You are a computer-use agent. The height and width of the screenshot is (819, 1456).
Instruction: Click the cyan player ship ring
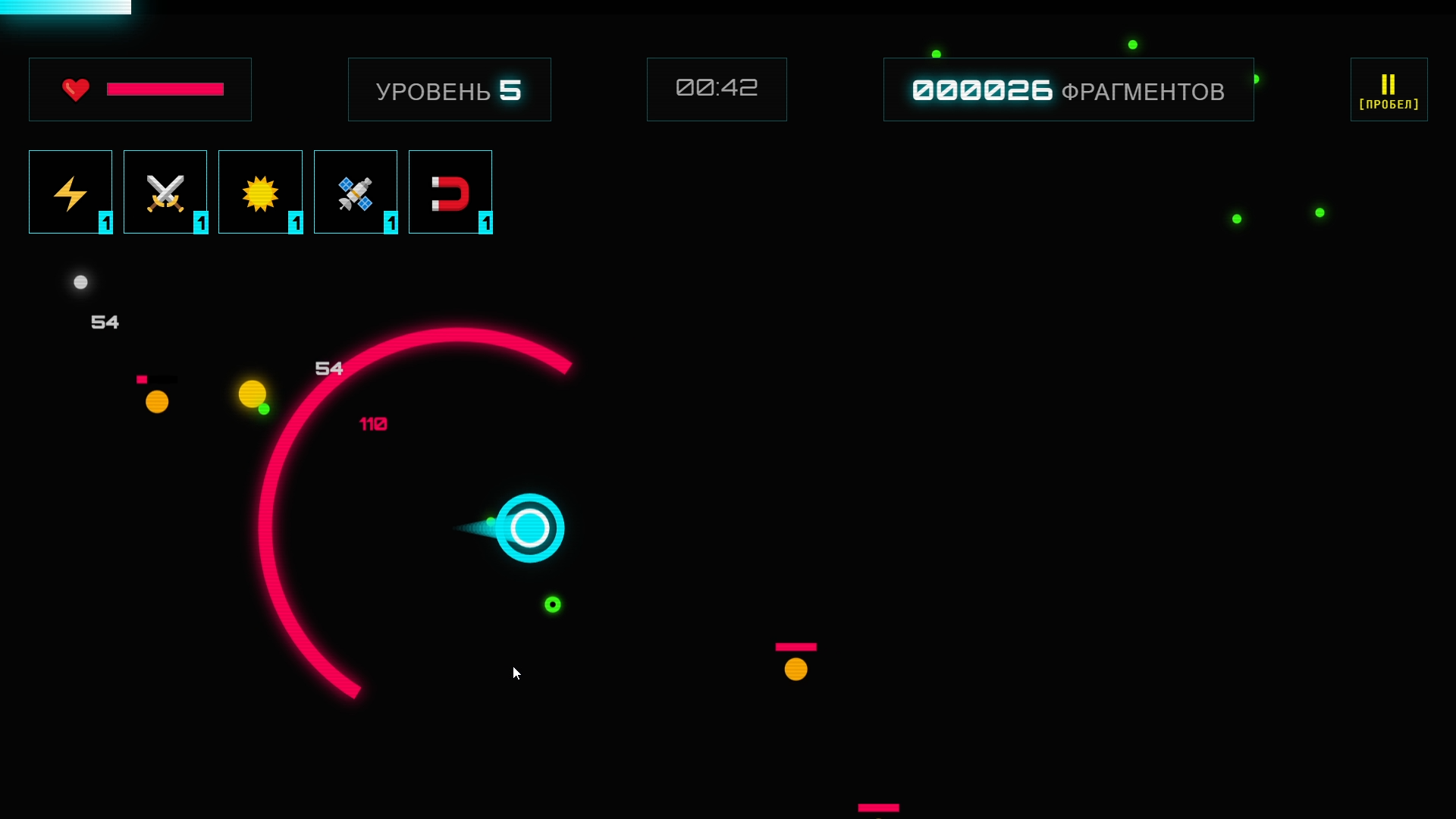coord(530,529)
